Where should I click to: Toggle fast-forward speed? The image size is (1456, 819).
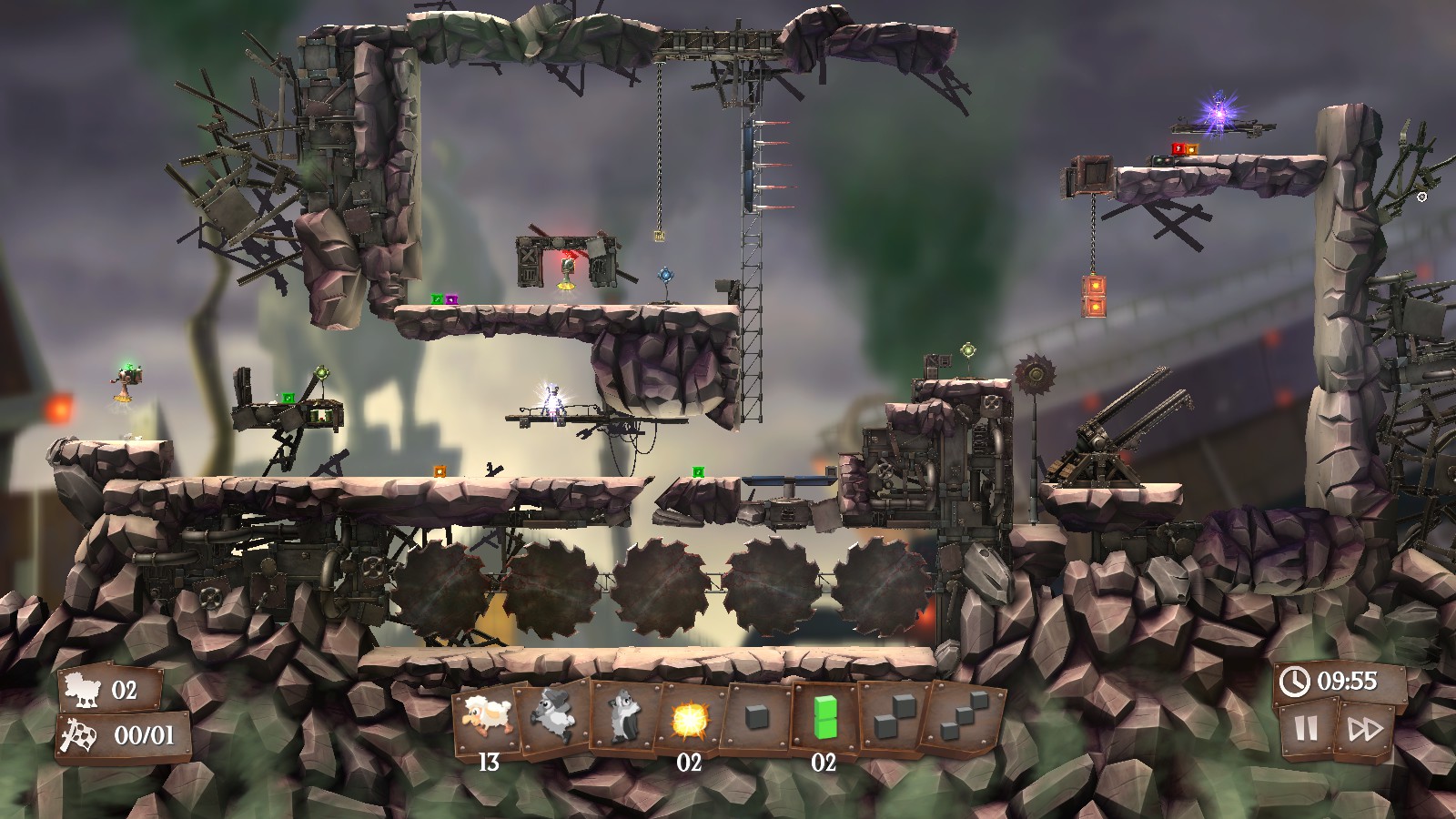click(1365, 729)
